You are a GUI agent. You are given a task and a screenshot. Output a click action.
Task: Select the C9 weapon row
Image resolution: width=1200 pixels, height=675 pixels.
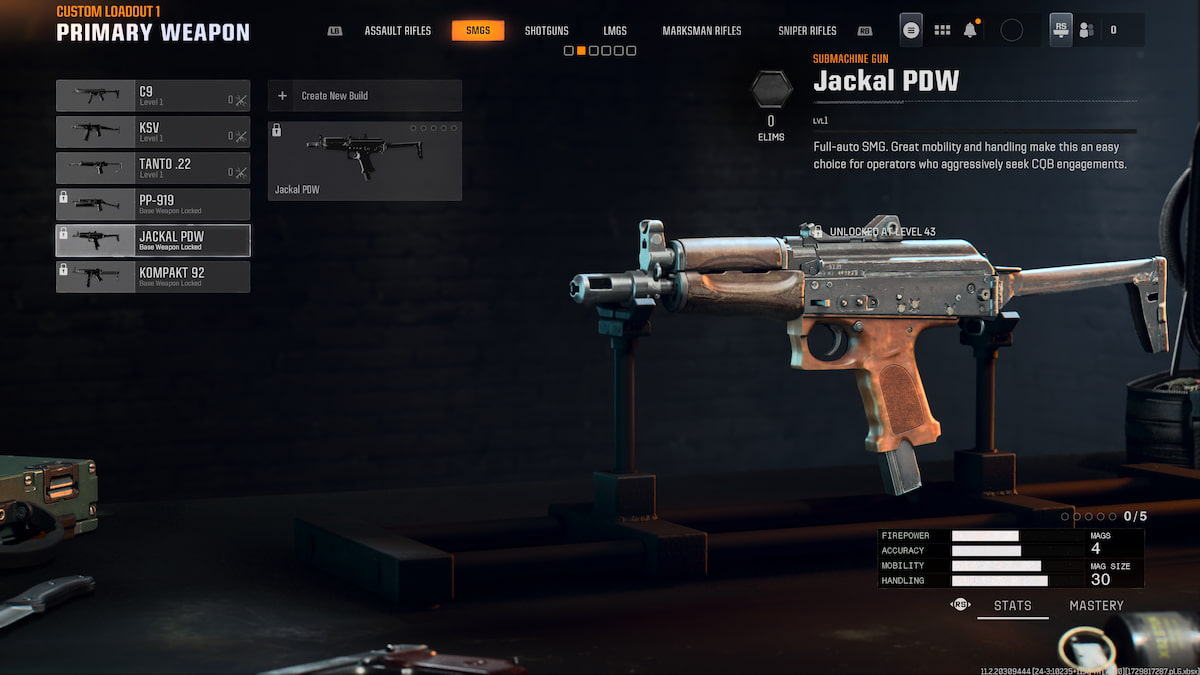click(153, 96)
